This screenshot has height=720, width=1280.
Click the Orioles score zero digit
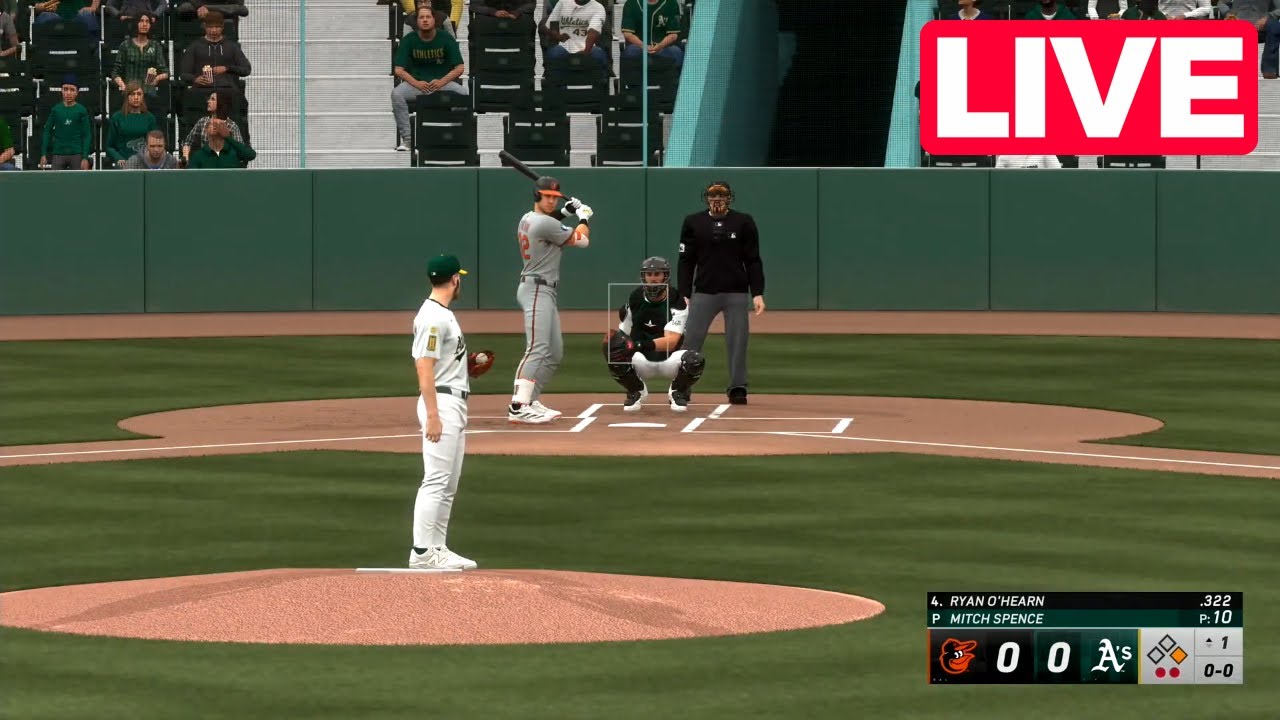[x=1007, y=655]
